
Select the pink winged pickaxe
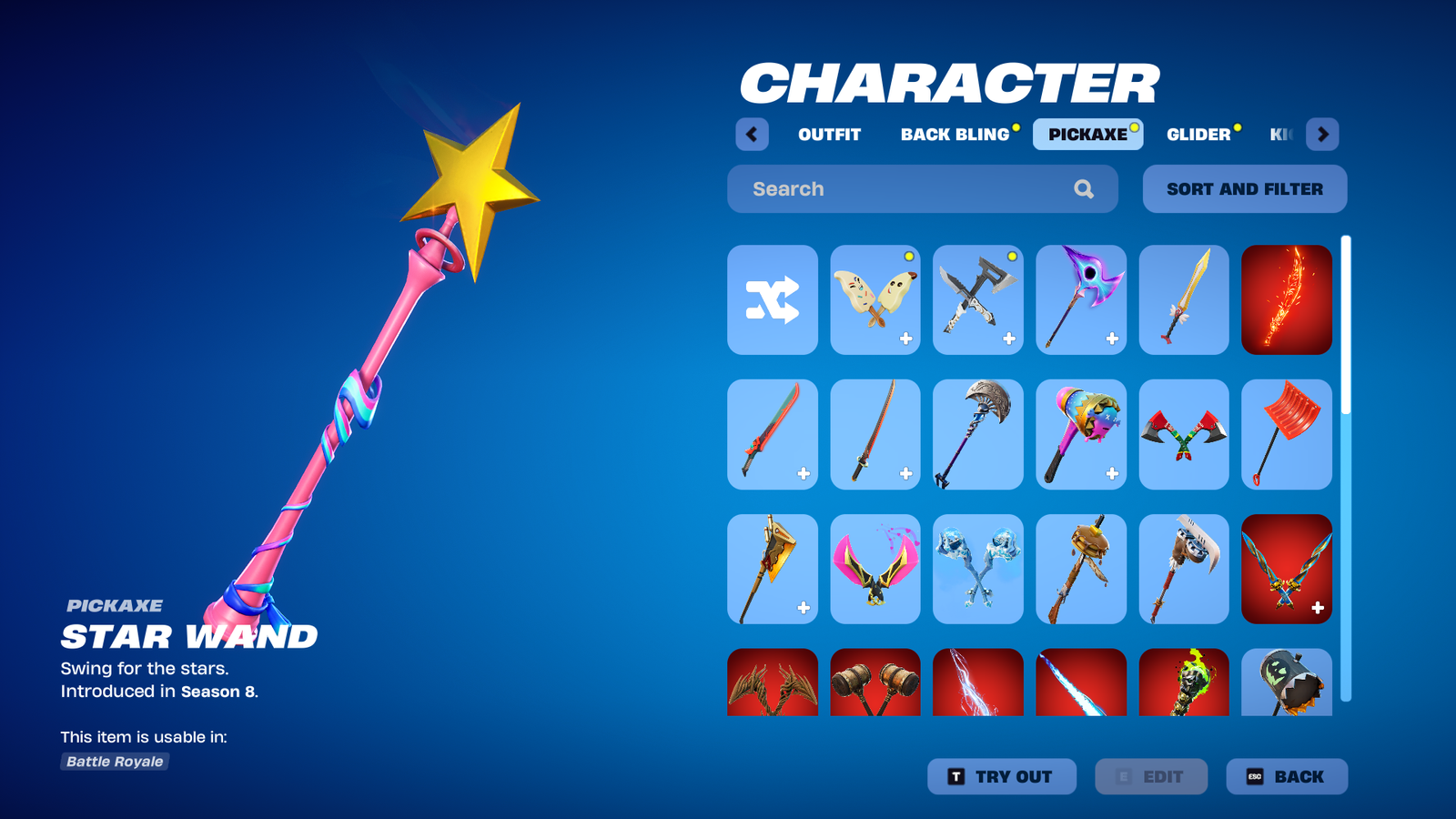click(875, 570)
